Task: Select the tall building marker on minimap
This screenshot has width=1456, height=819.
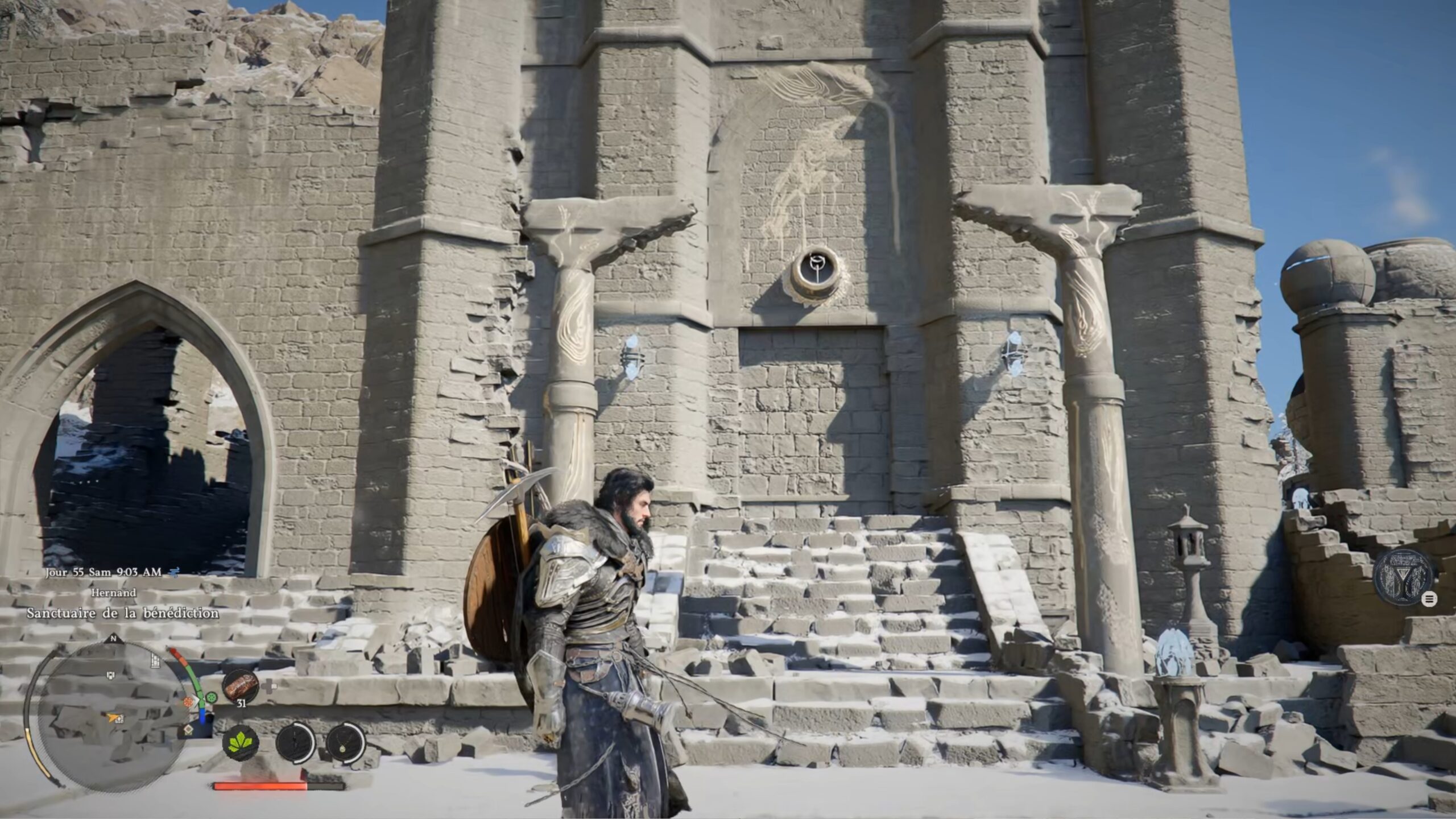Action: (x=155, y=660)
